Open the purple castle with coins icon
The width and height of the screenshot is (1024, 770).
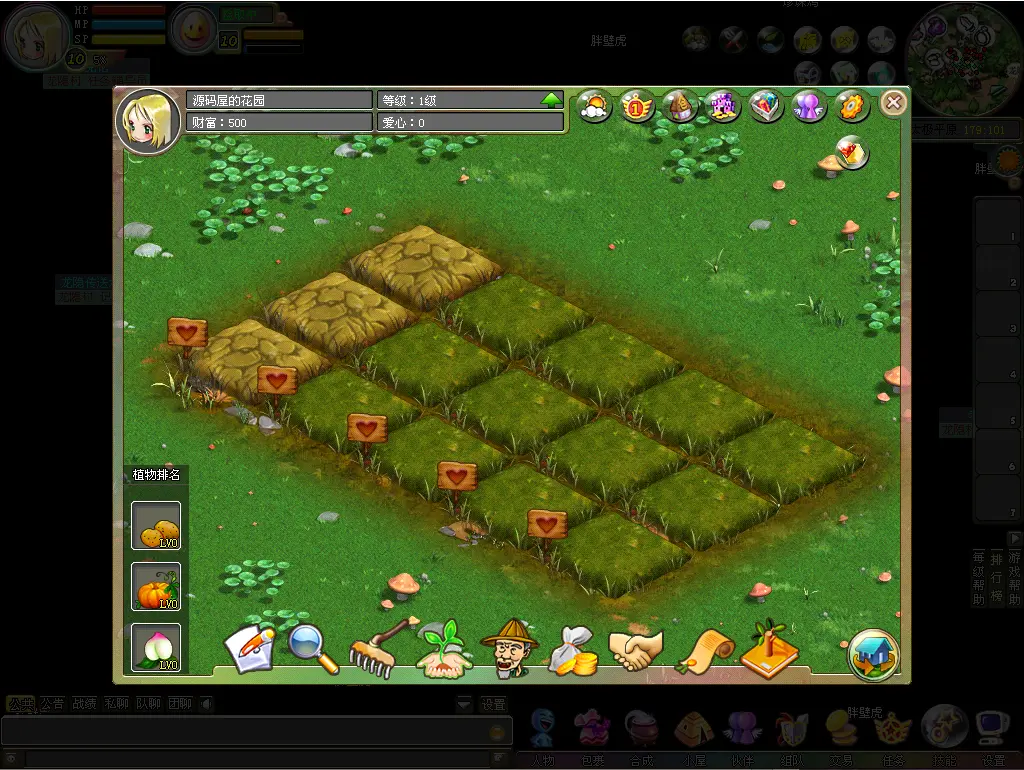pos(722,106)
